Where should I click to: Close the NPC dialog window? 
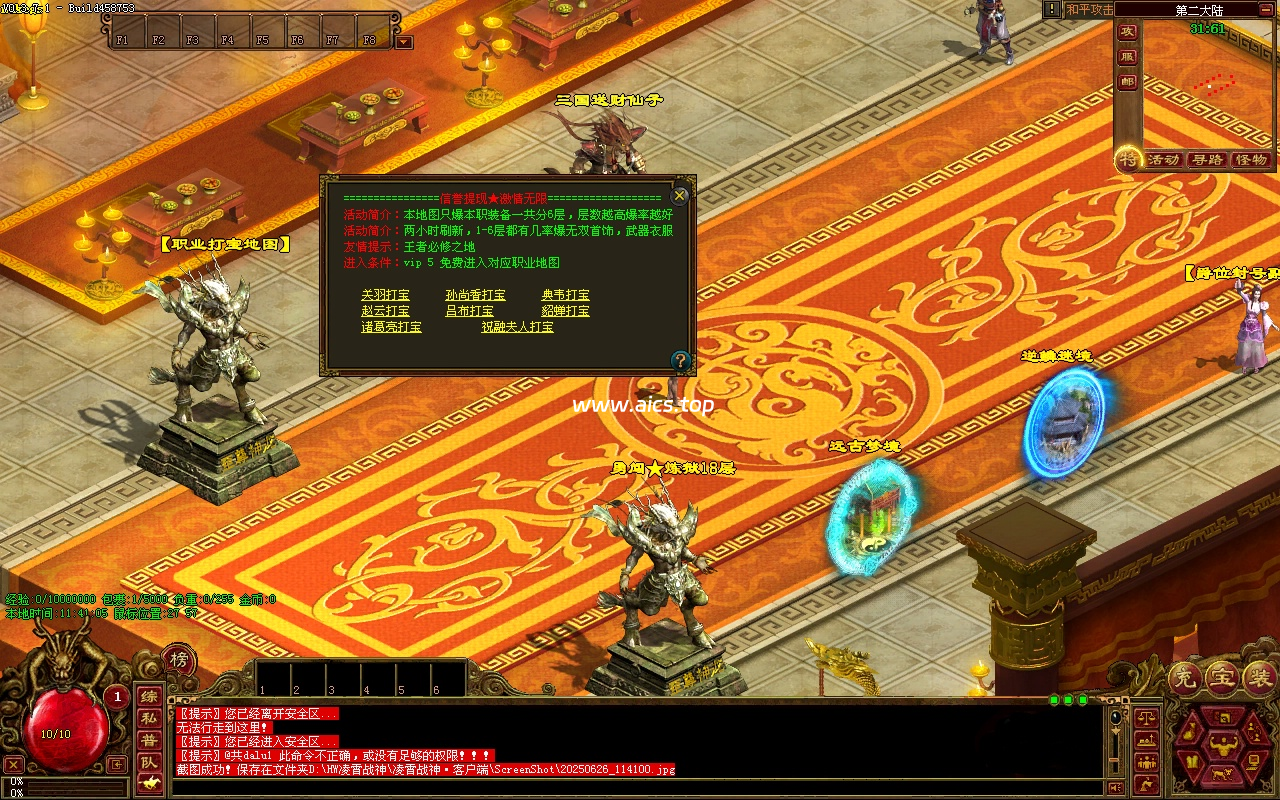pyautogui.click(x=680, y=195)
